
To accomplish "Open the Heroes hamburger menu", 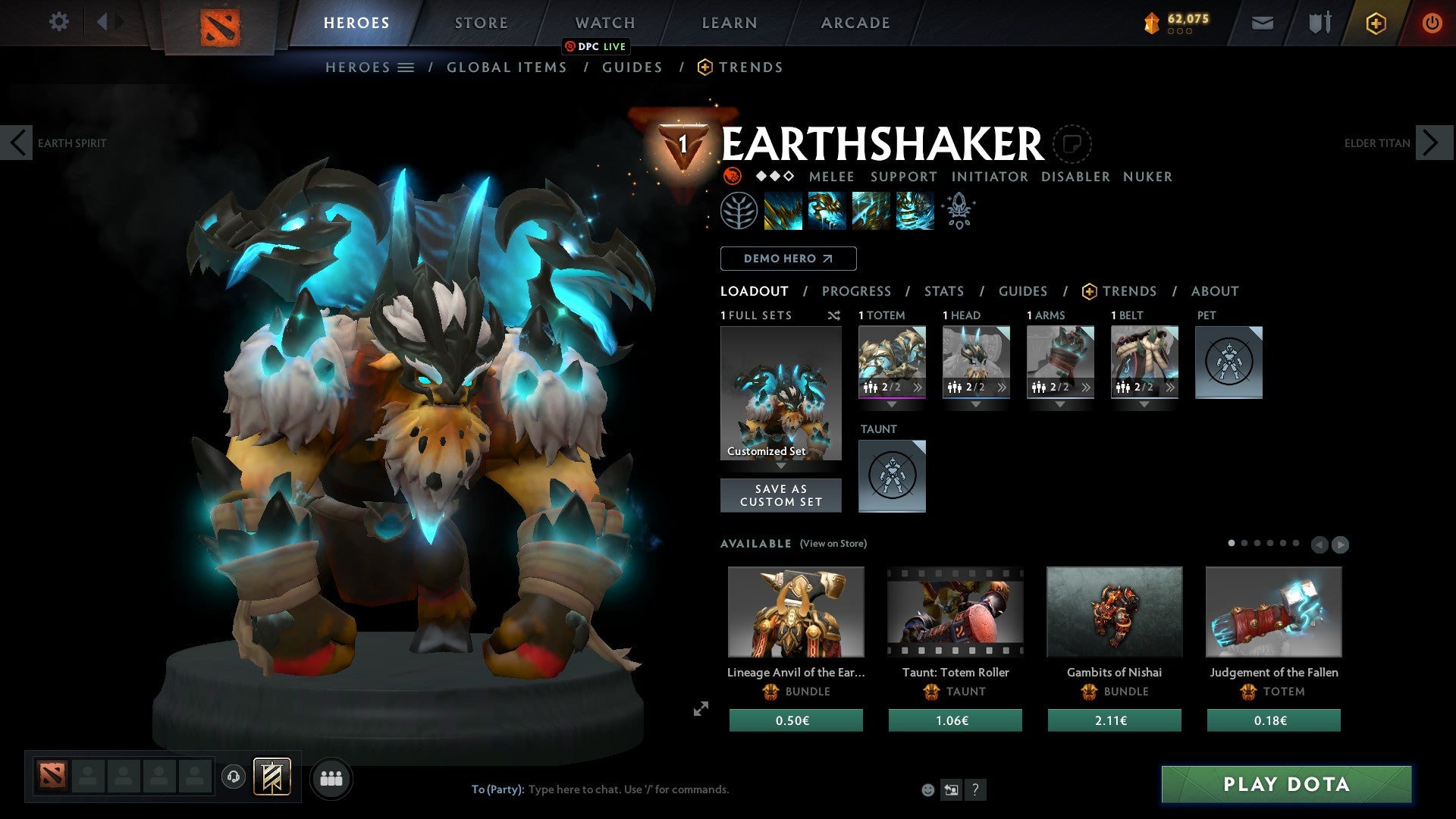I will coord(406,67).
